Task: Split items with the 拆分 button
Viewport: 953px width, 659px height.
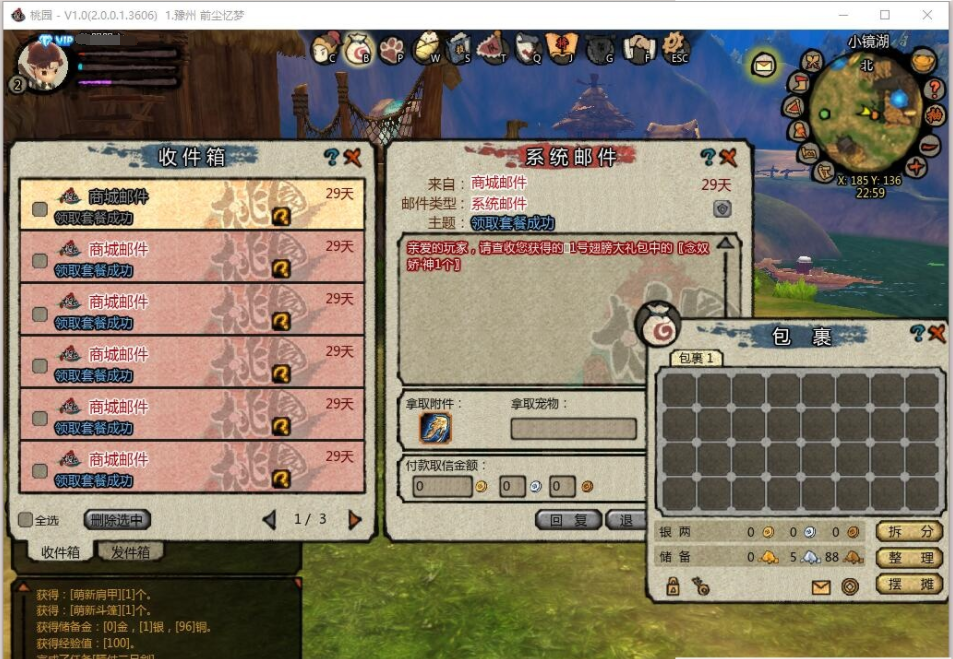Action: click(x=909, y=532)
